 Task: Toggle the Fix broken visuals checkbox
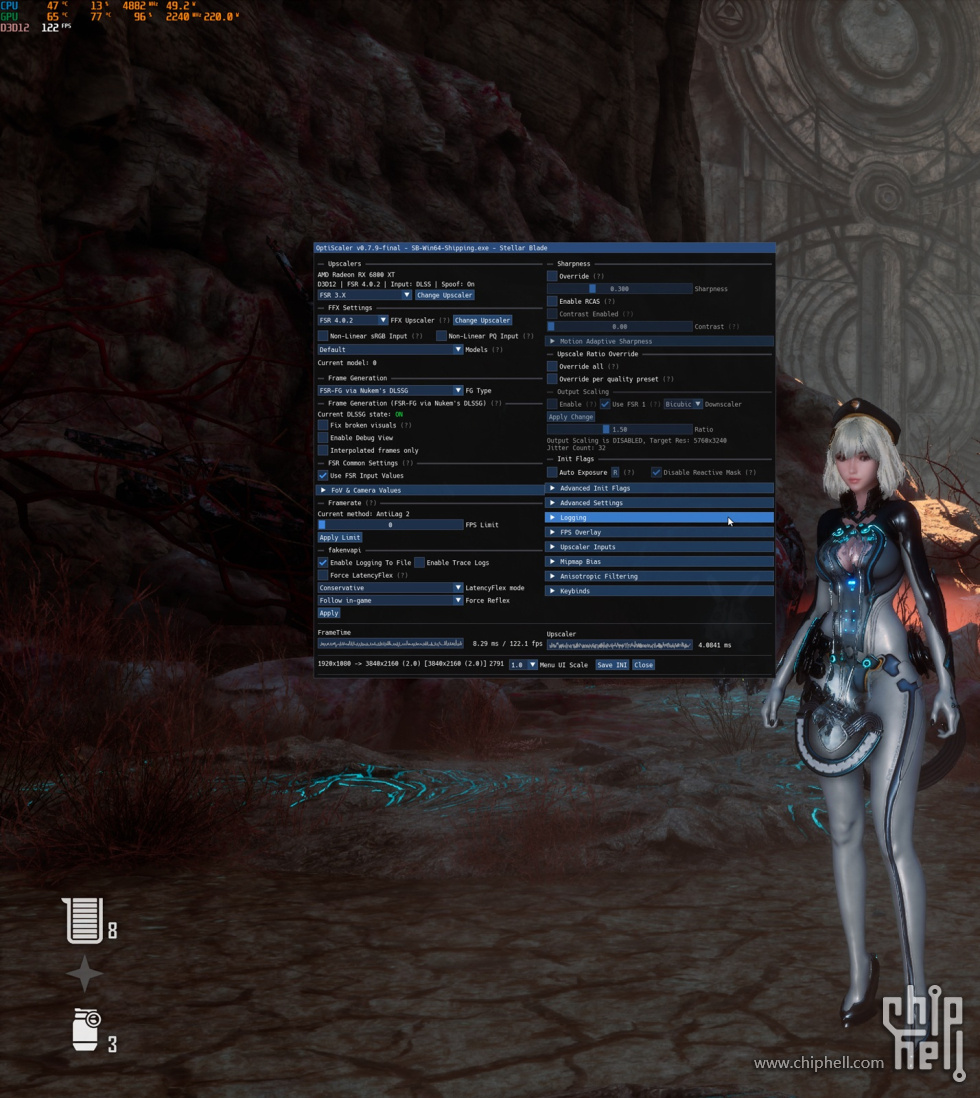click(x=323, y=425)
